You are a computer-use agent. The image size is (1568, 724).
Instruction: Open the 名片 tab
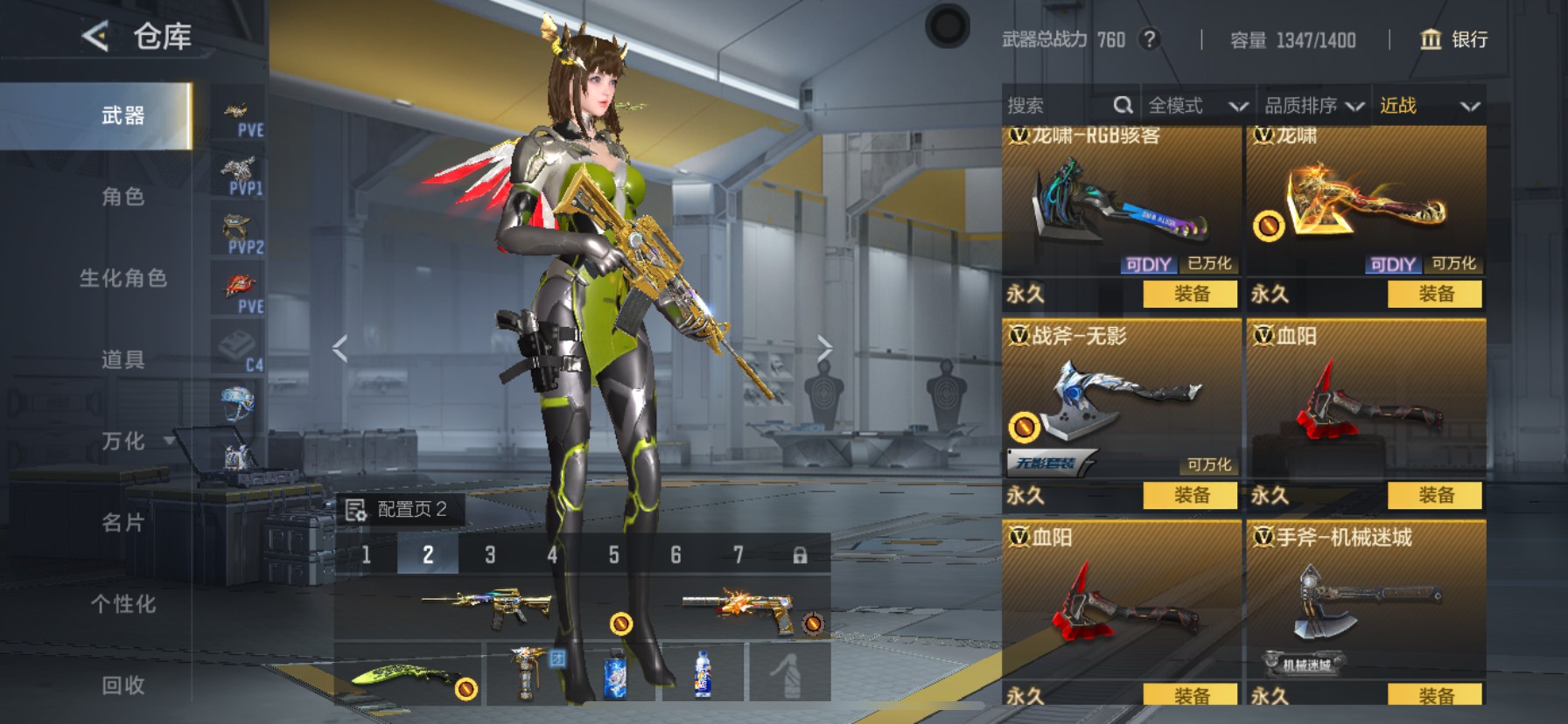122,523
